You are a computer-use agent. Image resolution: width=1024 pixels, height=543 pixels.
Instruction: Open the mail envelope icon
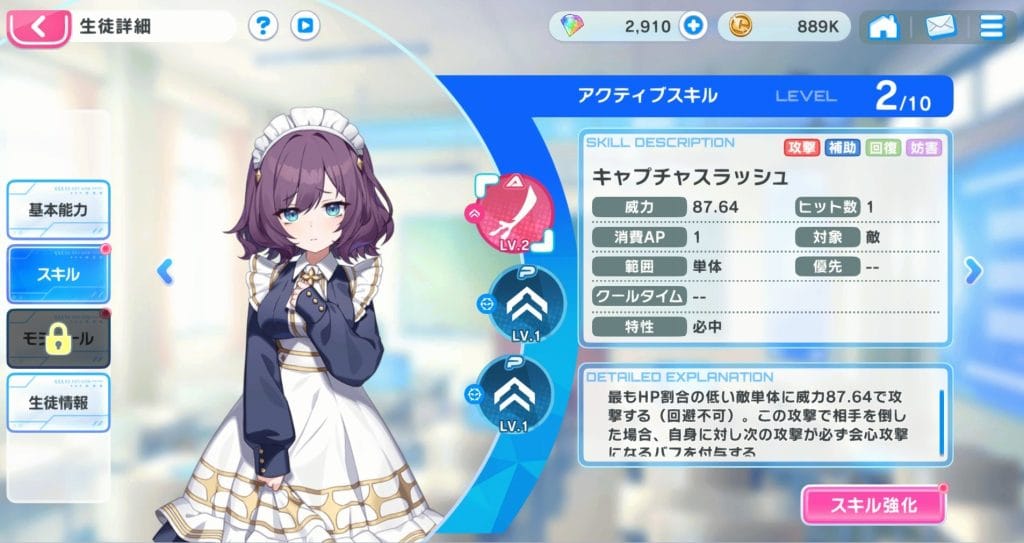coord(940,27)
